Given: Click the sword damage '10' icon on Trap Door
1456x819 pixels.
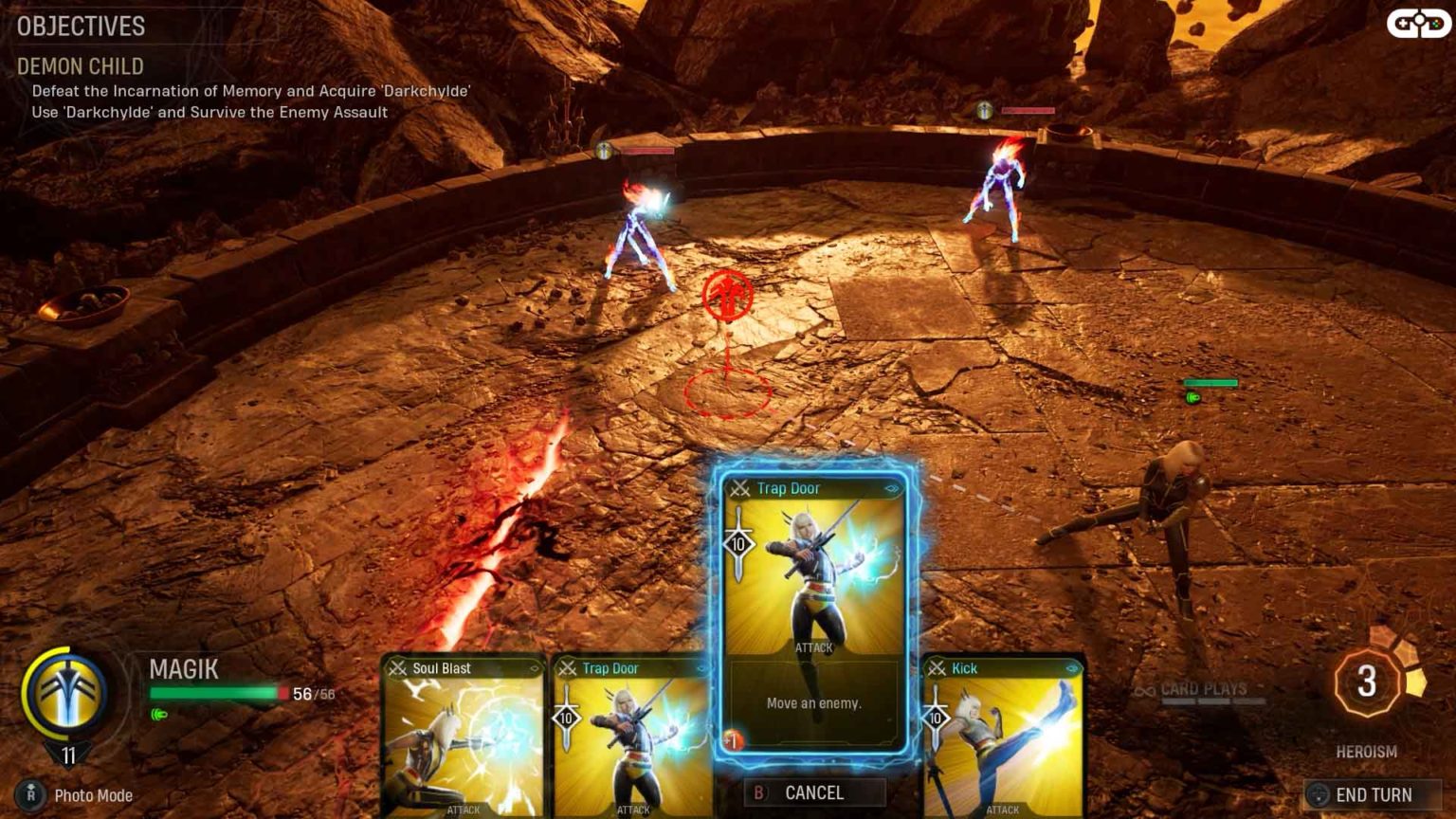Looking at the screenshot, I should (738, 545).
